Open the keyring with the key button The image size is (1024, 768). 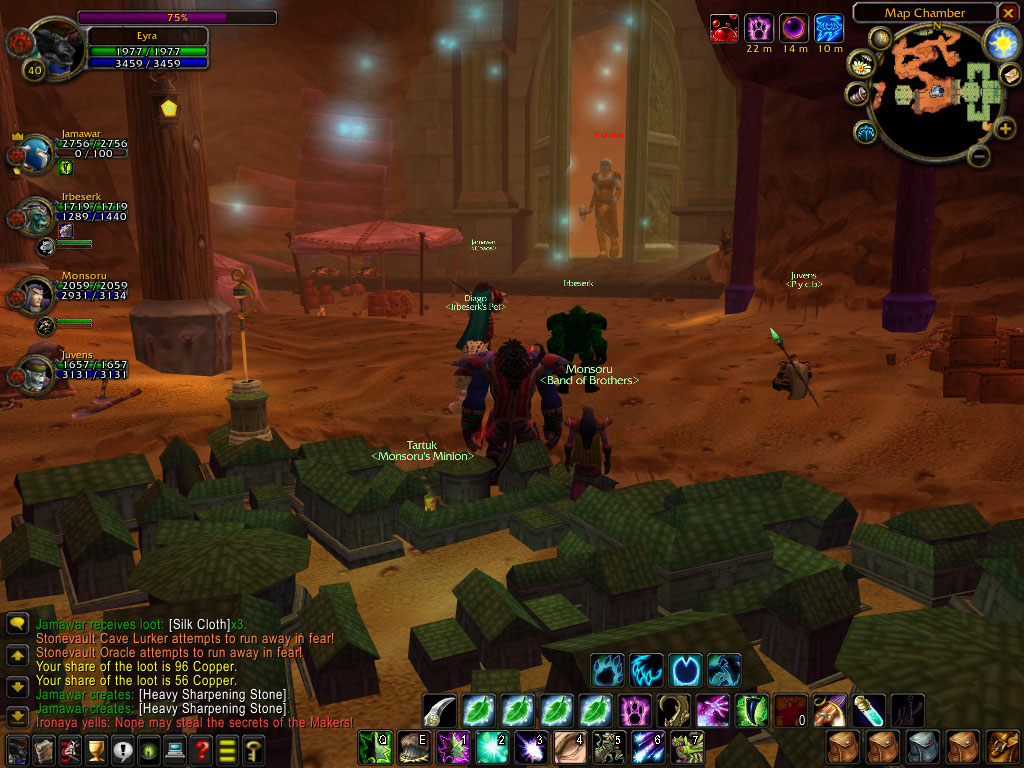point(253,749)
